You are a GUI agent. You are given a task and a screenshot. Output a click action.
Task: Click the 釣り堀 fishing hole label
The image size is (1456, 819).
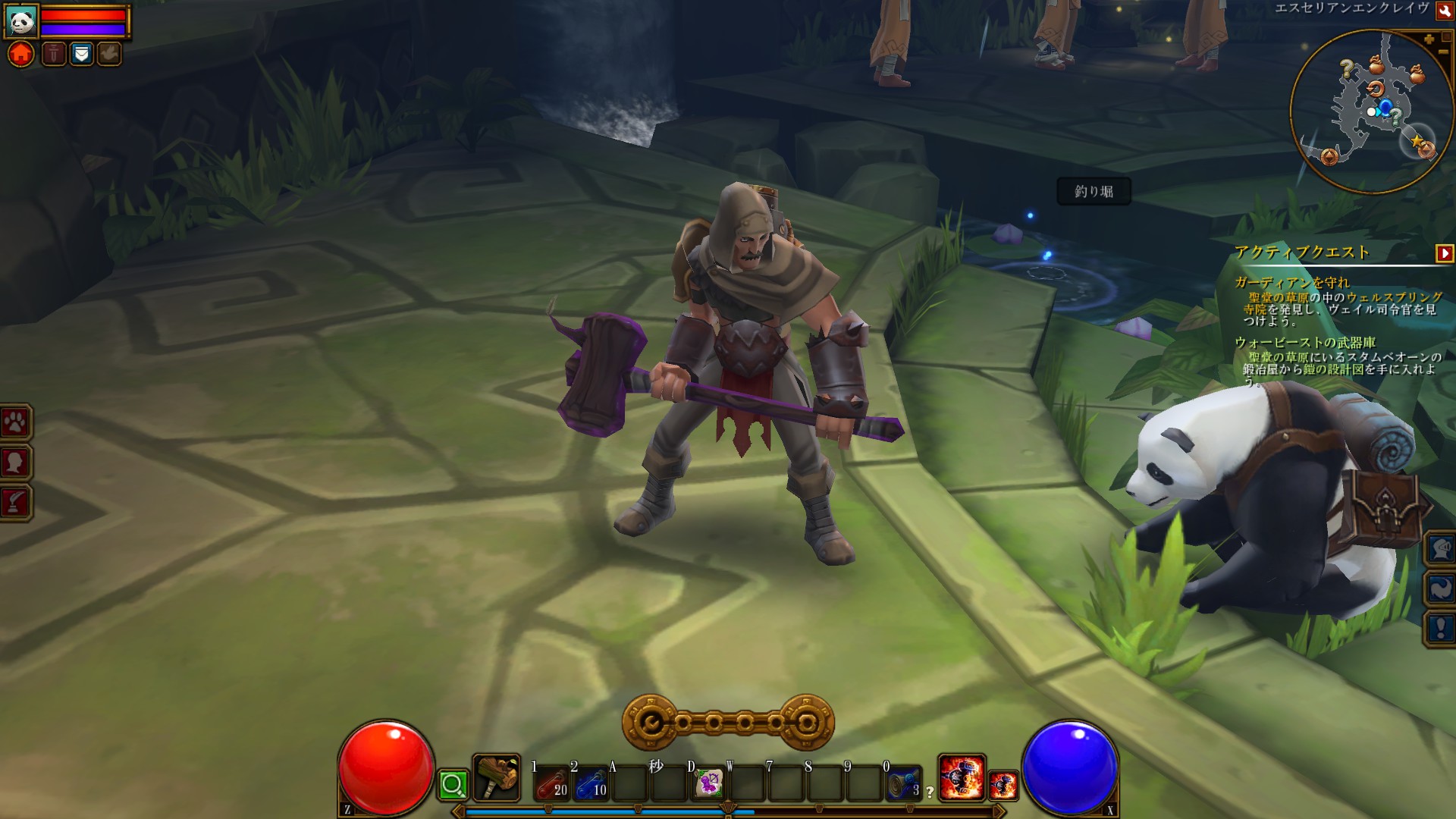(x=1094, y=192)
